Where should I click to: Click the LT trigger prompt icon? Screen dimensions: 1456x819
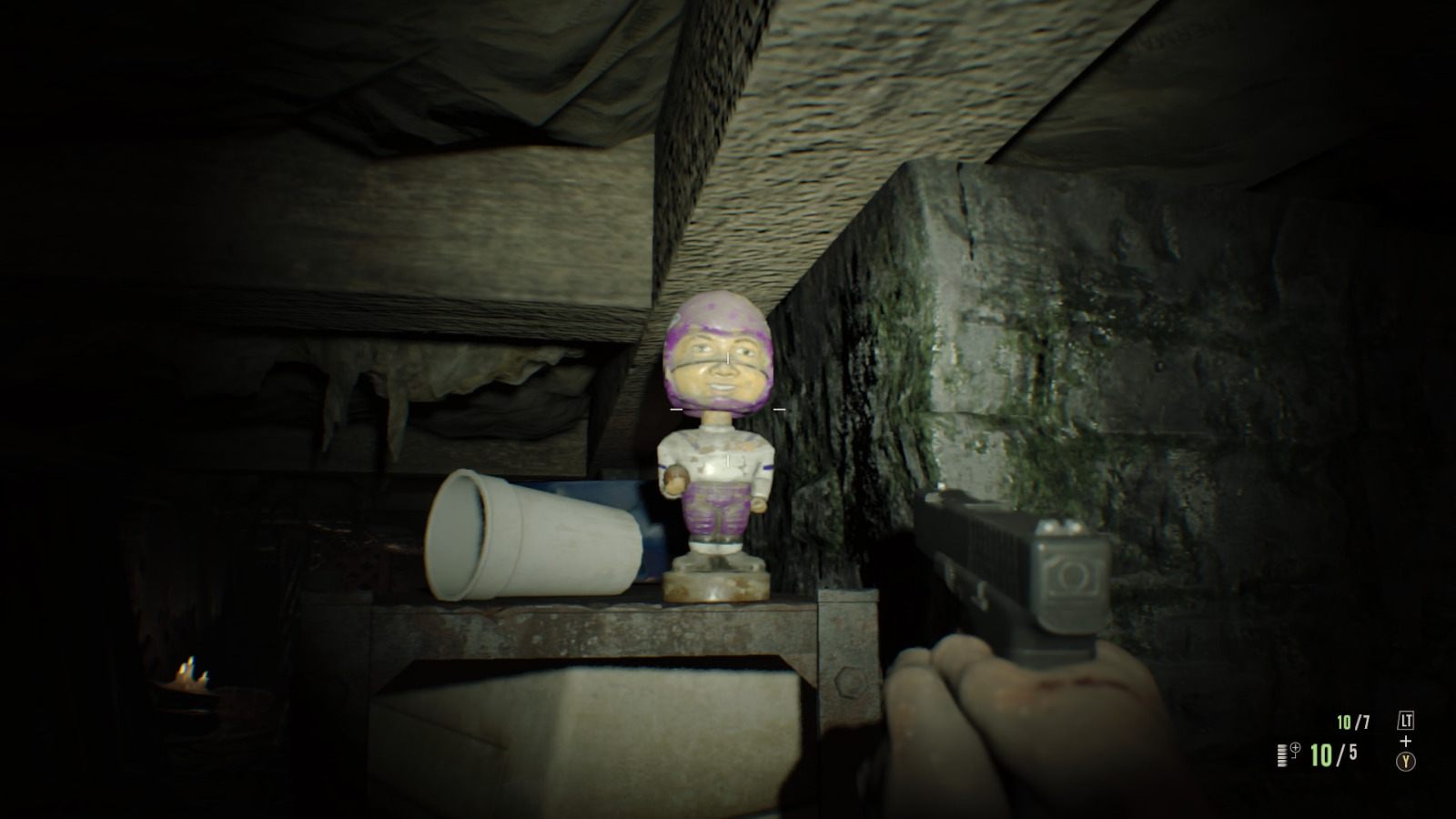(1406, 720)
